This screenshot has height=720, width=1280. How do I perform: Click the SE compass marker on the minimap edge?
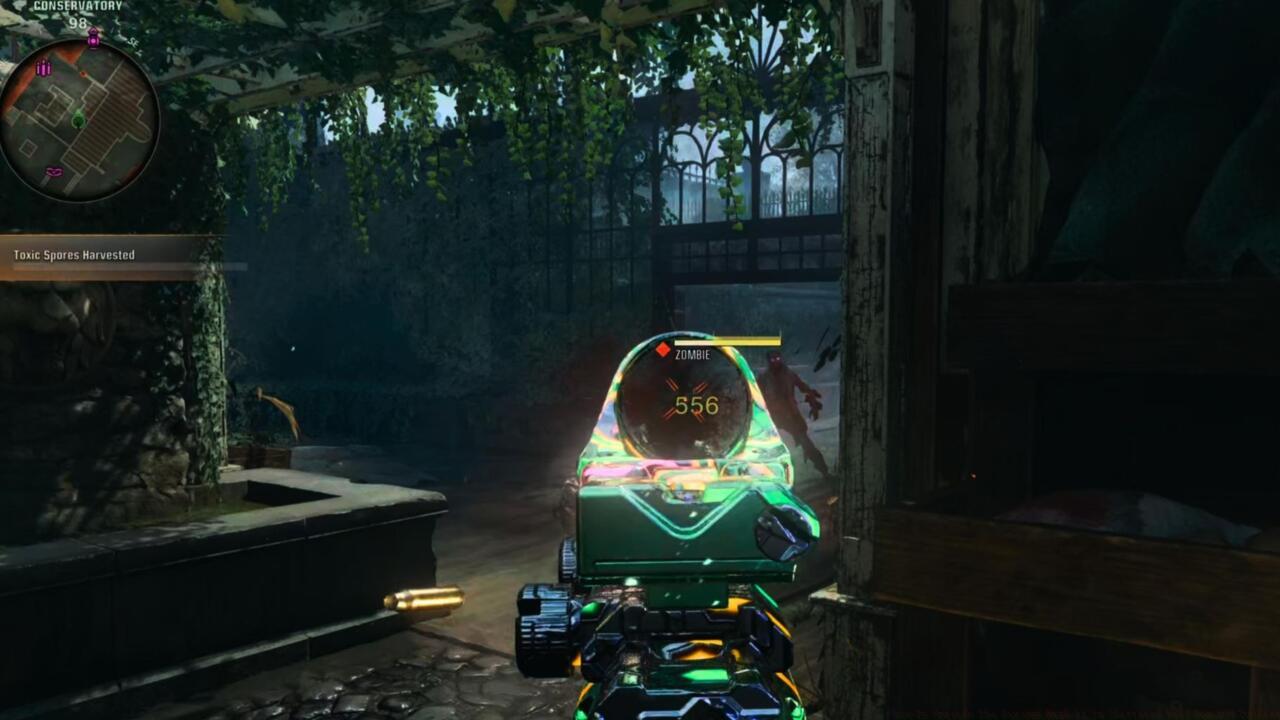tap(132, 42)
